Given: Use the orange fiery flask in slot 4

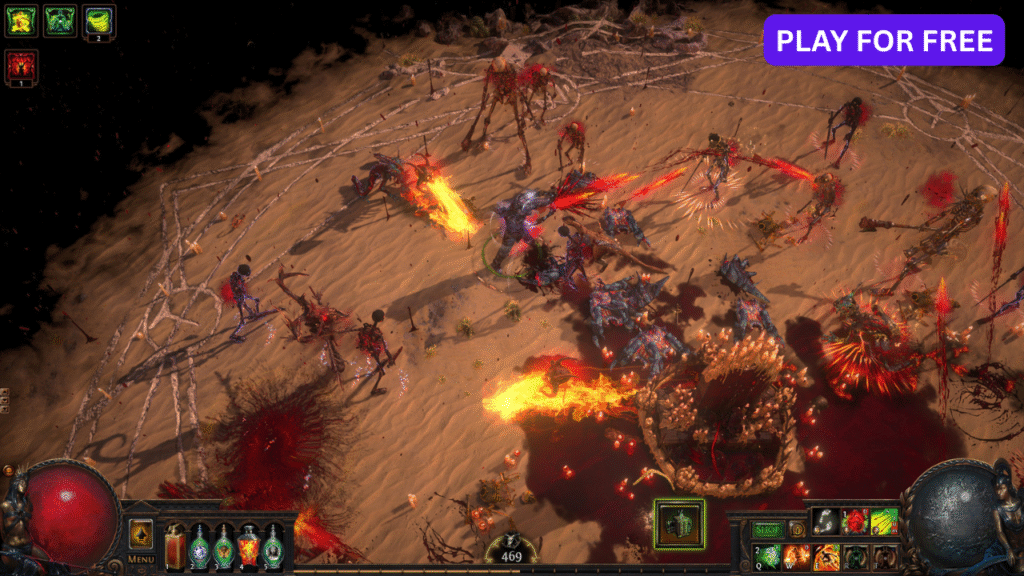Looking at the screenshot, I should click(x=248, y=546).
